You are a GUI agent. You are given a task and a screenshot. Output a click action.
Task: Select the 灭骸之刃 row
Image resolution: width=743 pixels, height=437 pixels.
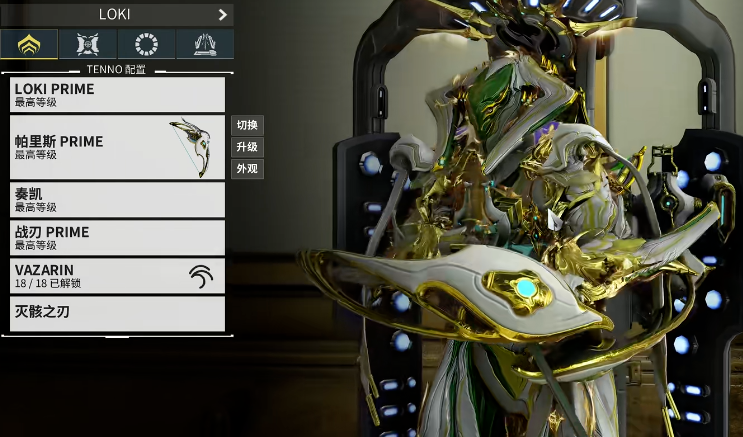pos(117,313)
